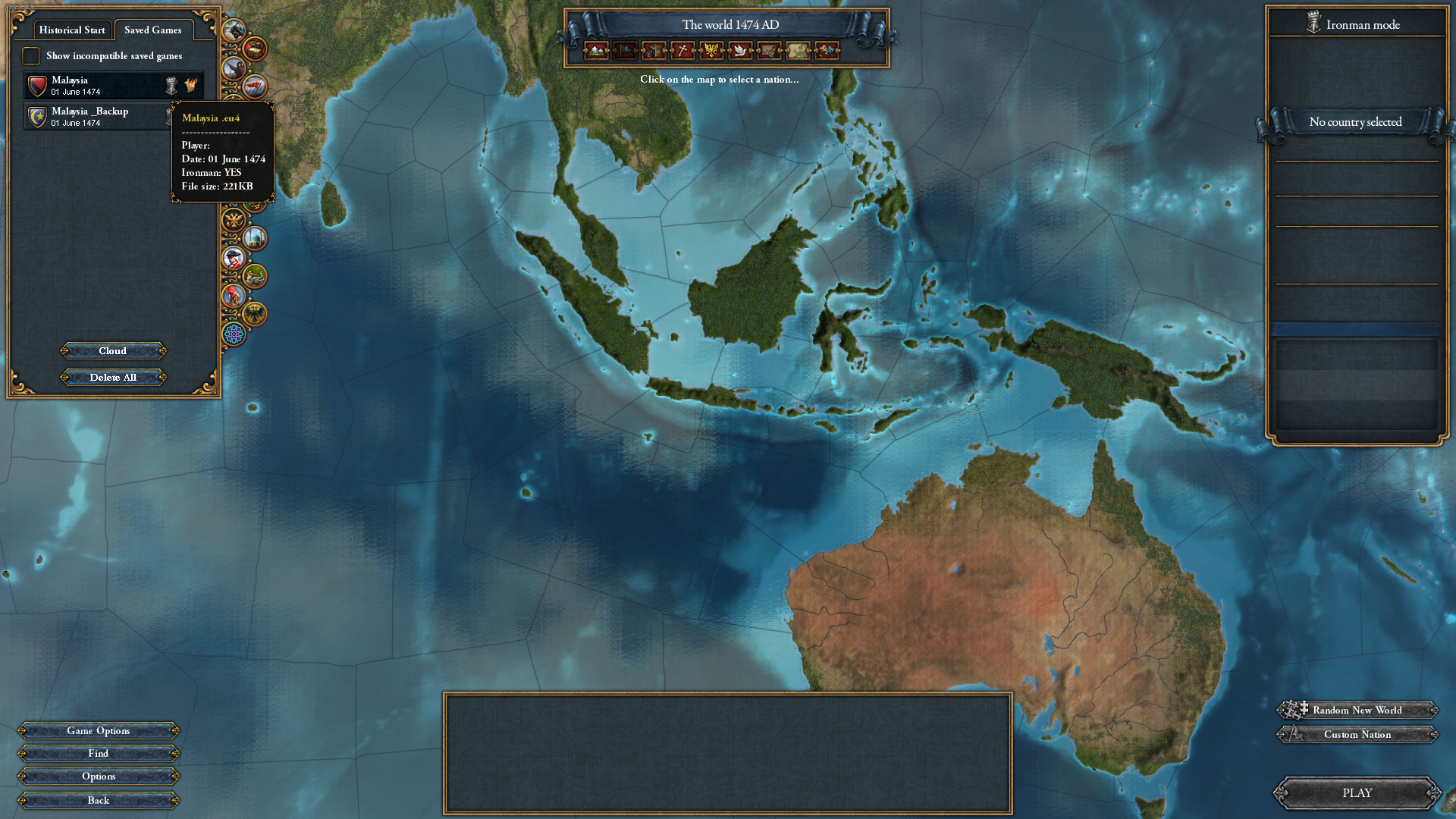Check Show incompatible saved games
1456x819 pixels.
pos(31,55)
